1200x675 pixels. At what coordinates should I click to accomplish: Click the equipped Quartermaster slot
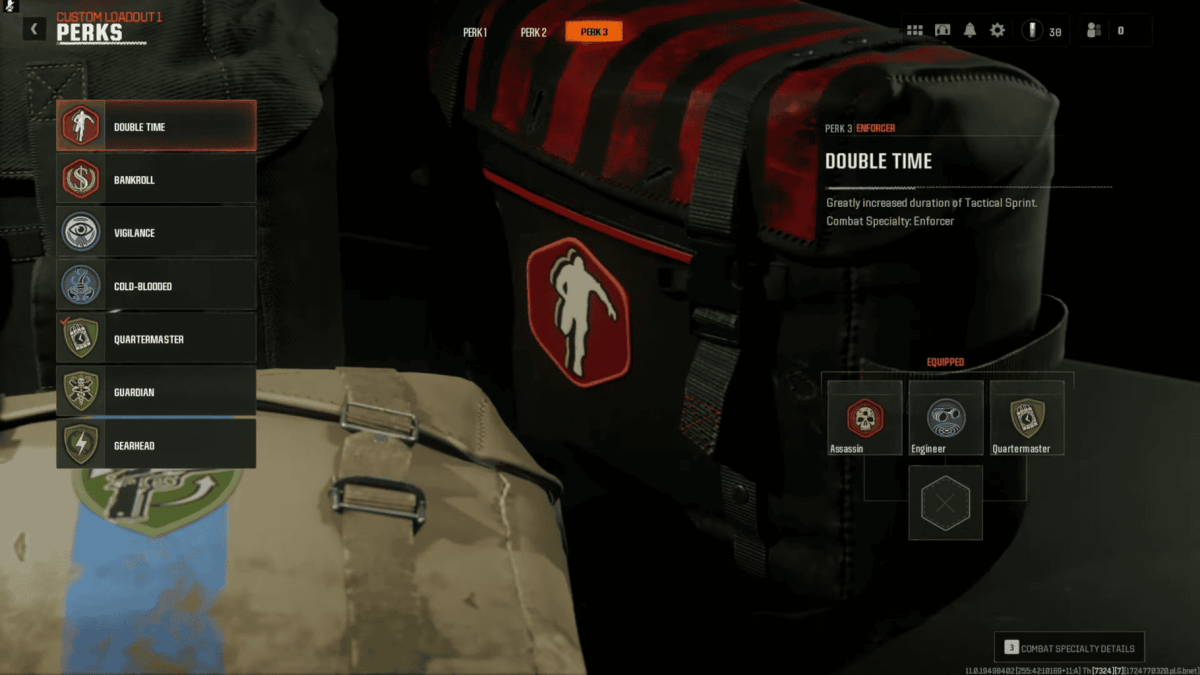point(1027,418)
